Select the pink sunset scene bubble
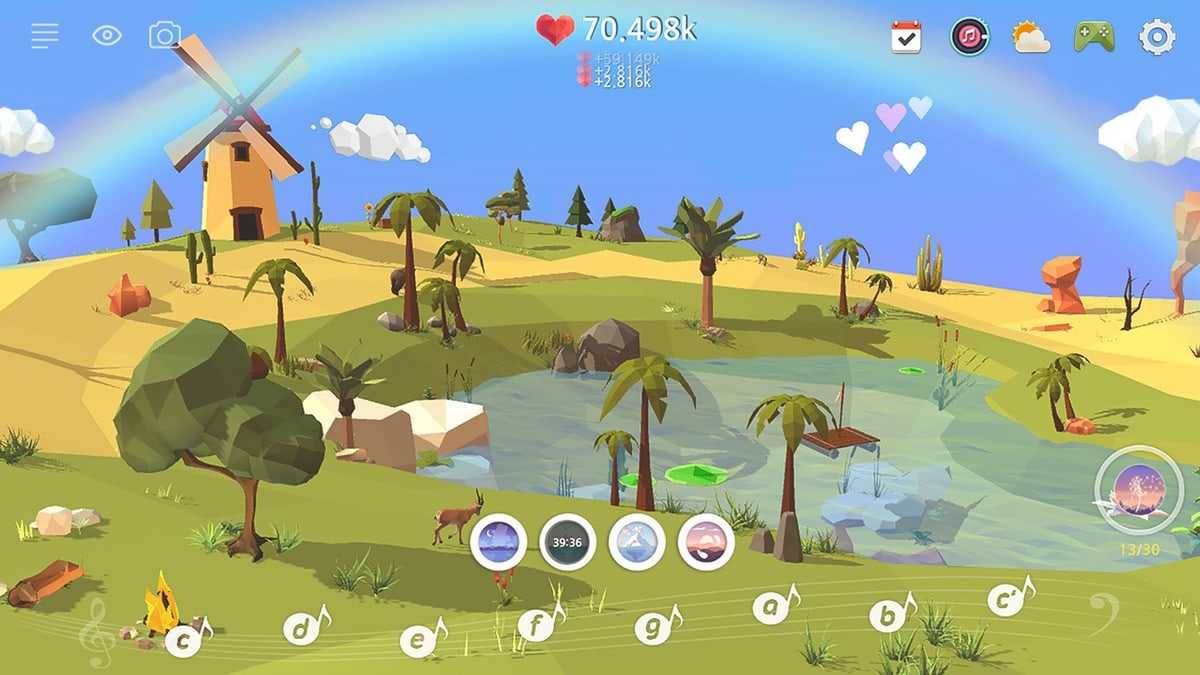This screenshot has height=675, width=1200. [706, 542]
